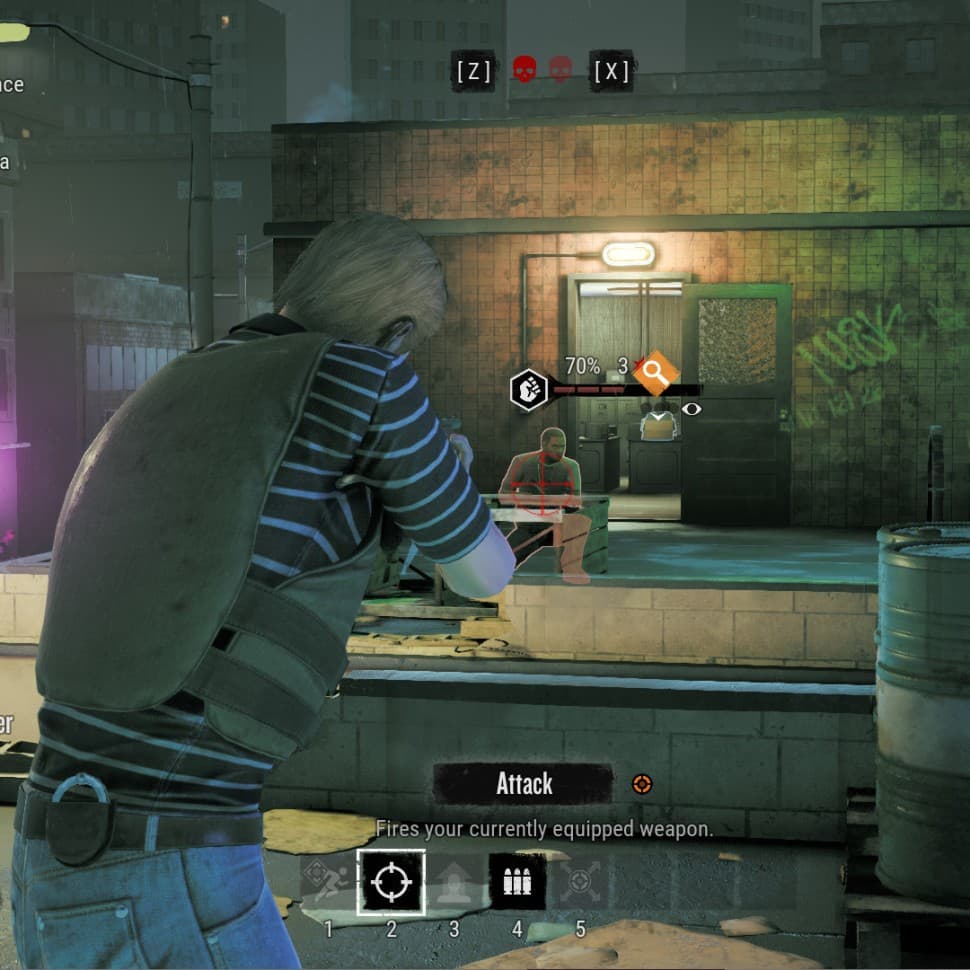970x970 pixels.
Task: Click the orange target icon beside Attack
Action: tap(642, 785)
